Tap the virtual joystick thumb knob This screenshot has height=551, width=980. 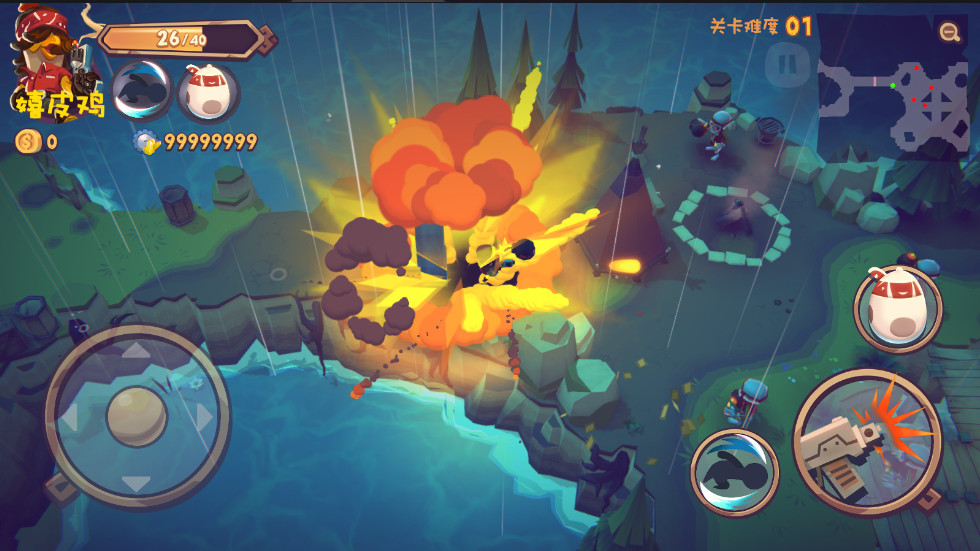click(137, 415)
